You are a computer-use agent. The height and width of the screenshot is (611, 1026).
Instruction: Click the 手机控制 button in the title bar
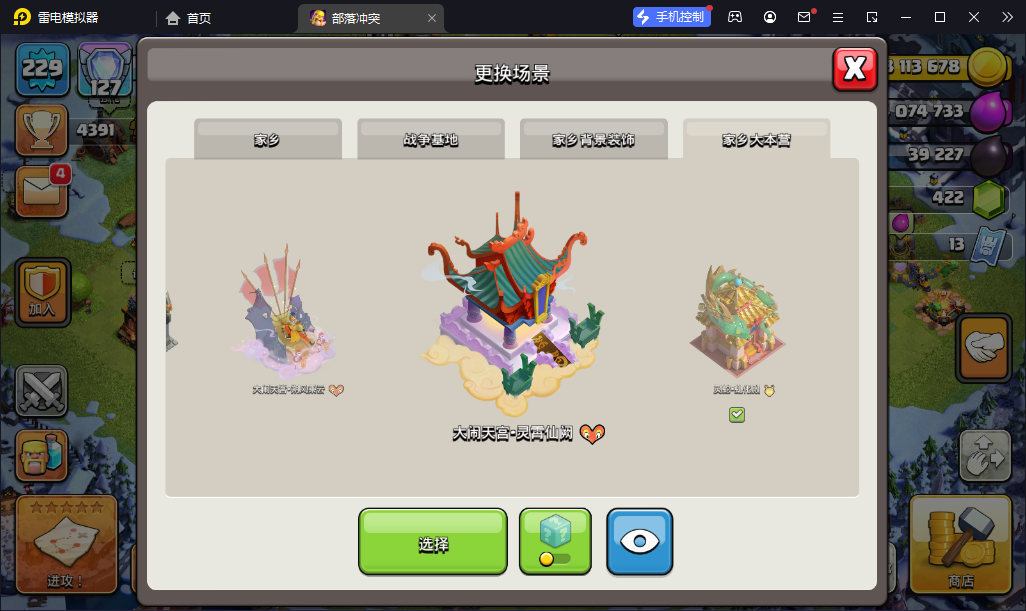click(x=671, y=17)
